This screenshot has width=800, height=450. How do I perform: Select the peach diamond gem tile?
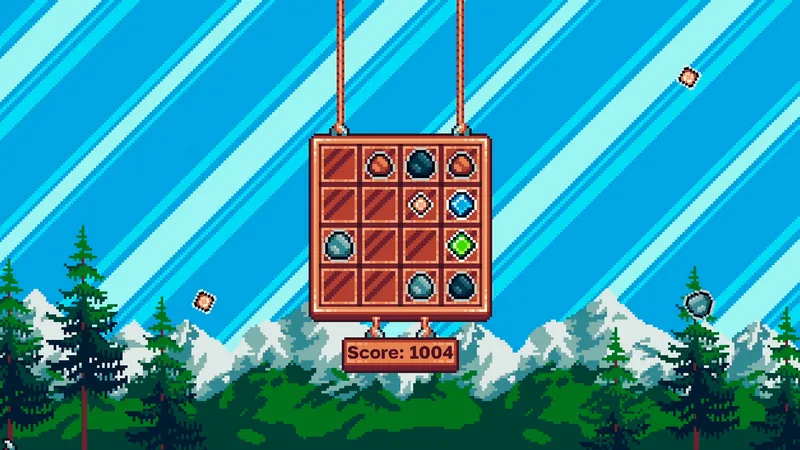pos(420,204)
